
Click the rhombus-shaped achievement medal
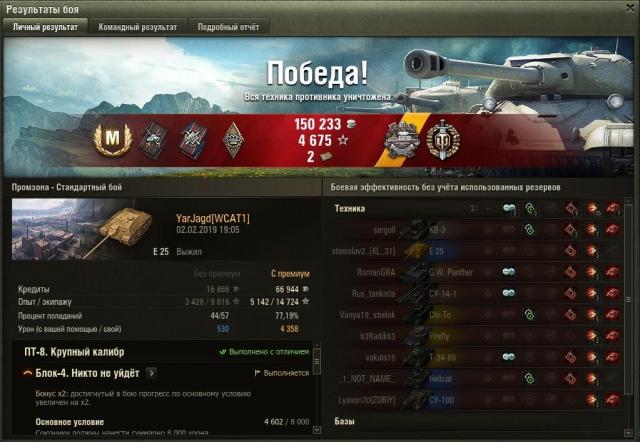233,140
